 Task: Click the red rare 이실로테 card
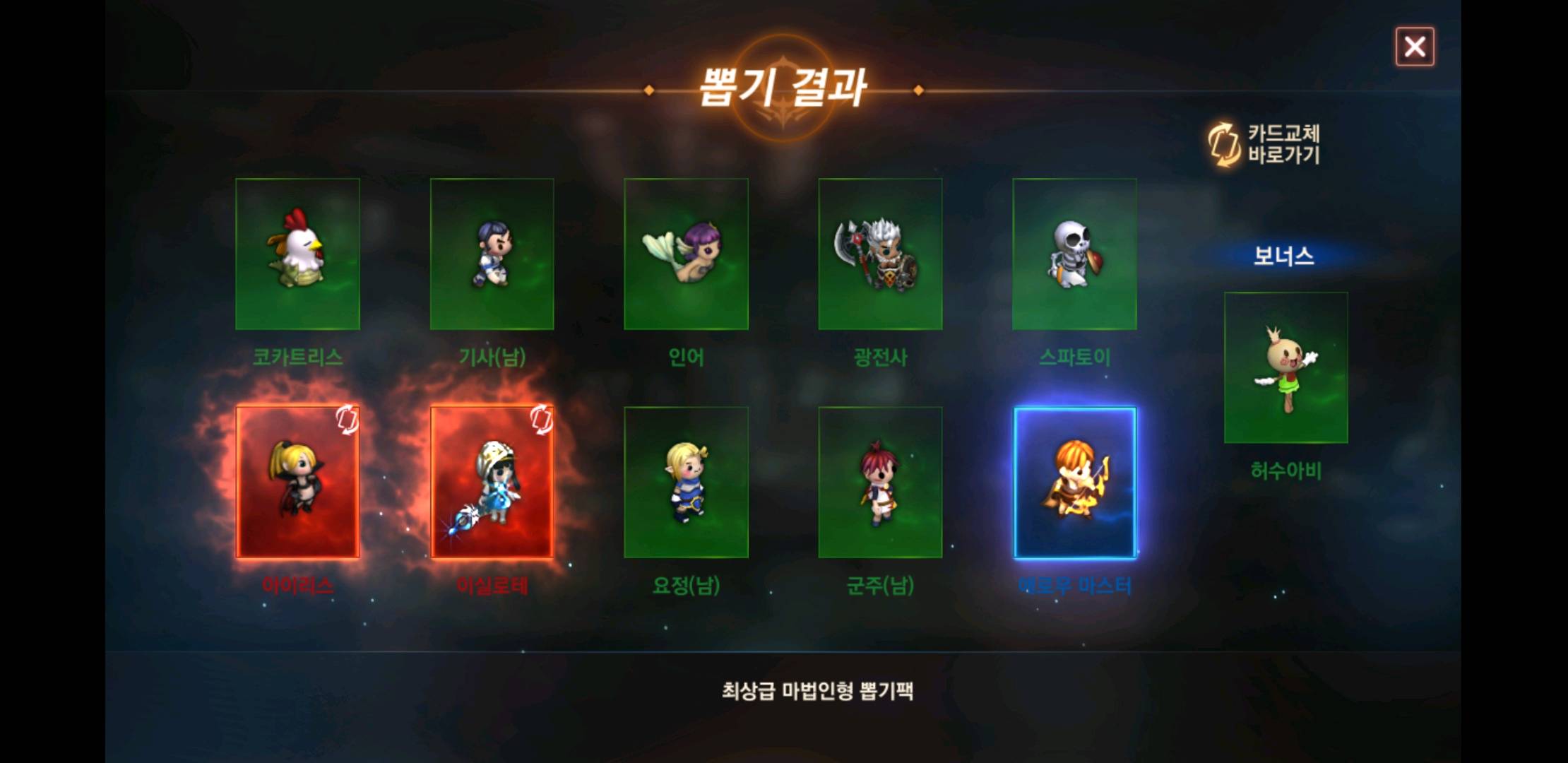492,482
